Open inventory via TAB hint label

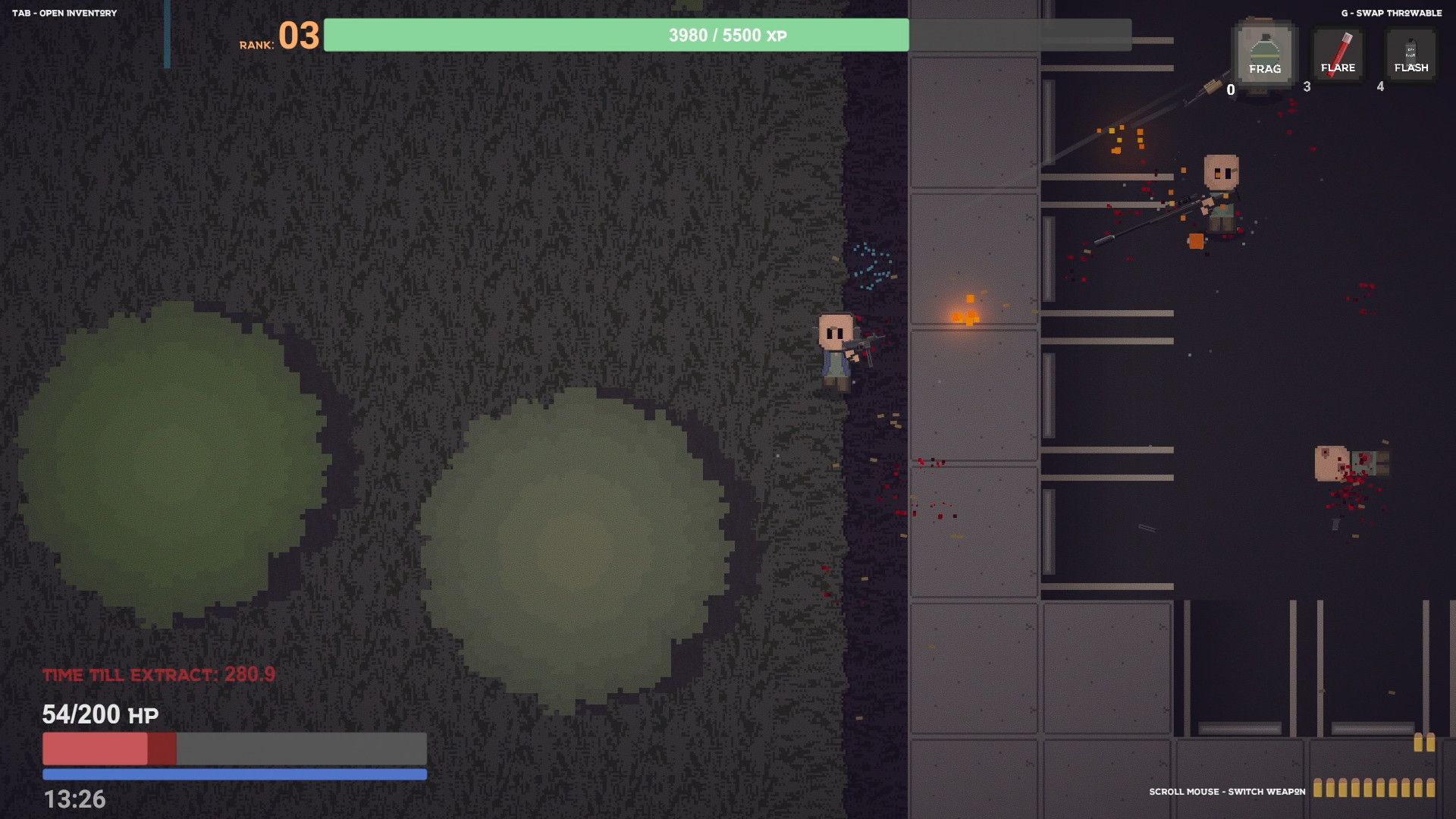[x=64, y=12]
